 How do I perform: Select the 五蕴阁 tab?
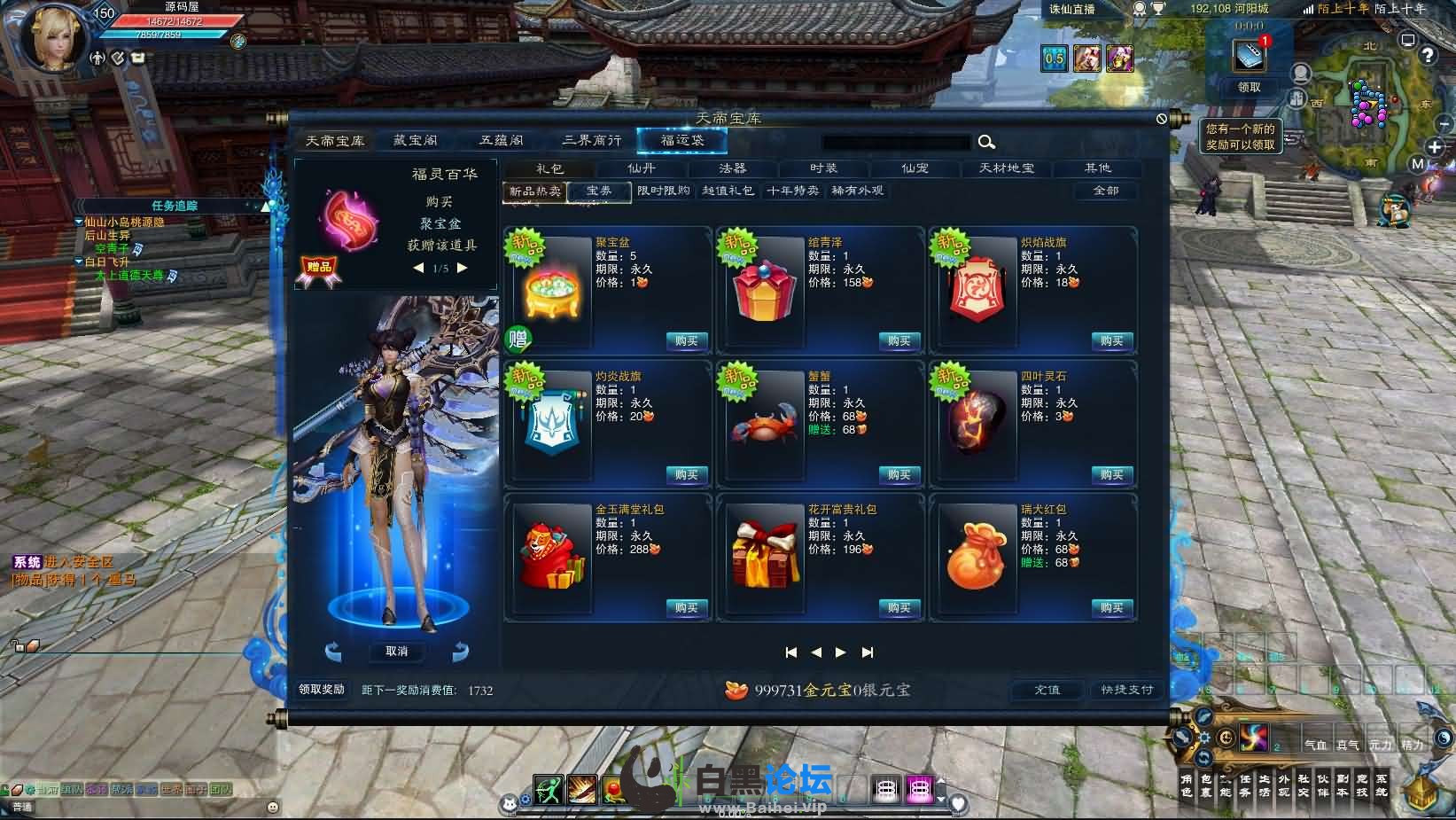(502, 141)
